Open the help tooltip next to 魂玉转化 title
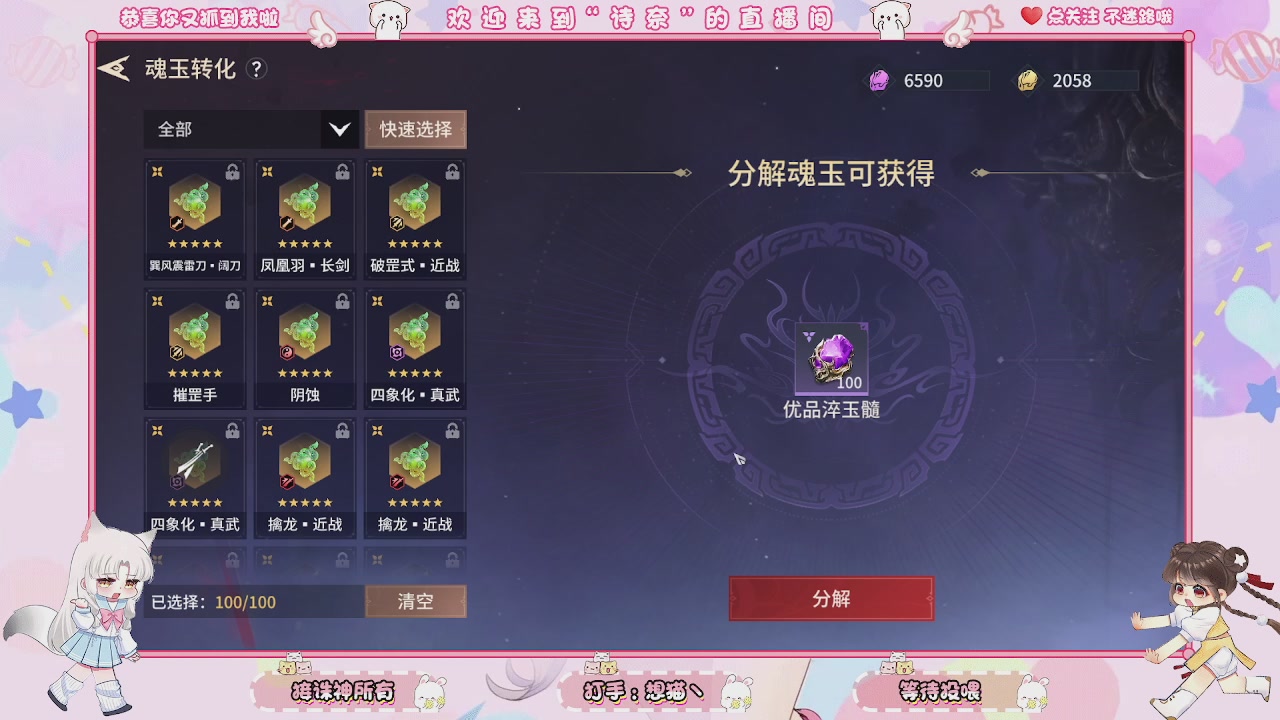This screenshot has width=1280, height=720. [x=258, y=70]
